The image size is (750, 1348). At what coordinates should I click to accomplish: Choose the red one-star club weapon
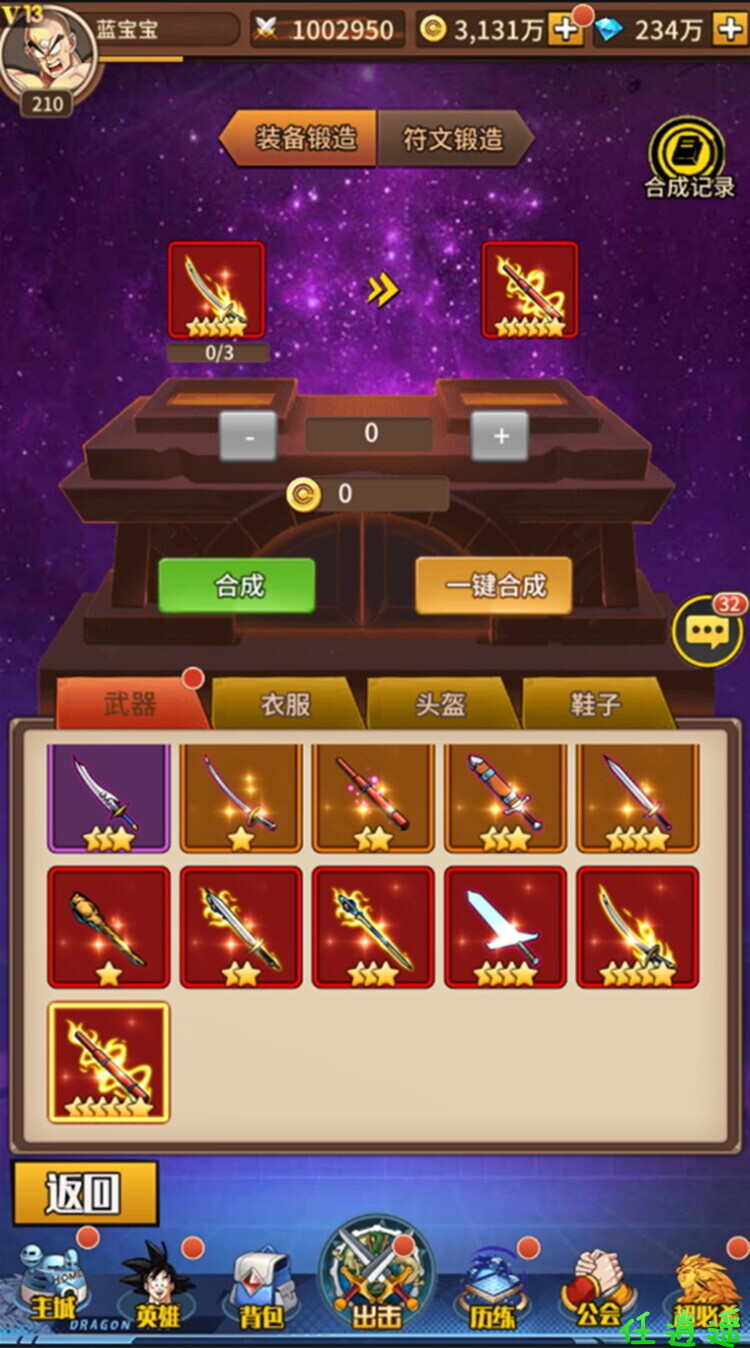tap(108, 927)
